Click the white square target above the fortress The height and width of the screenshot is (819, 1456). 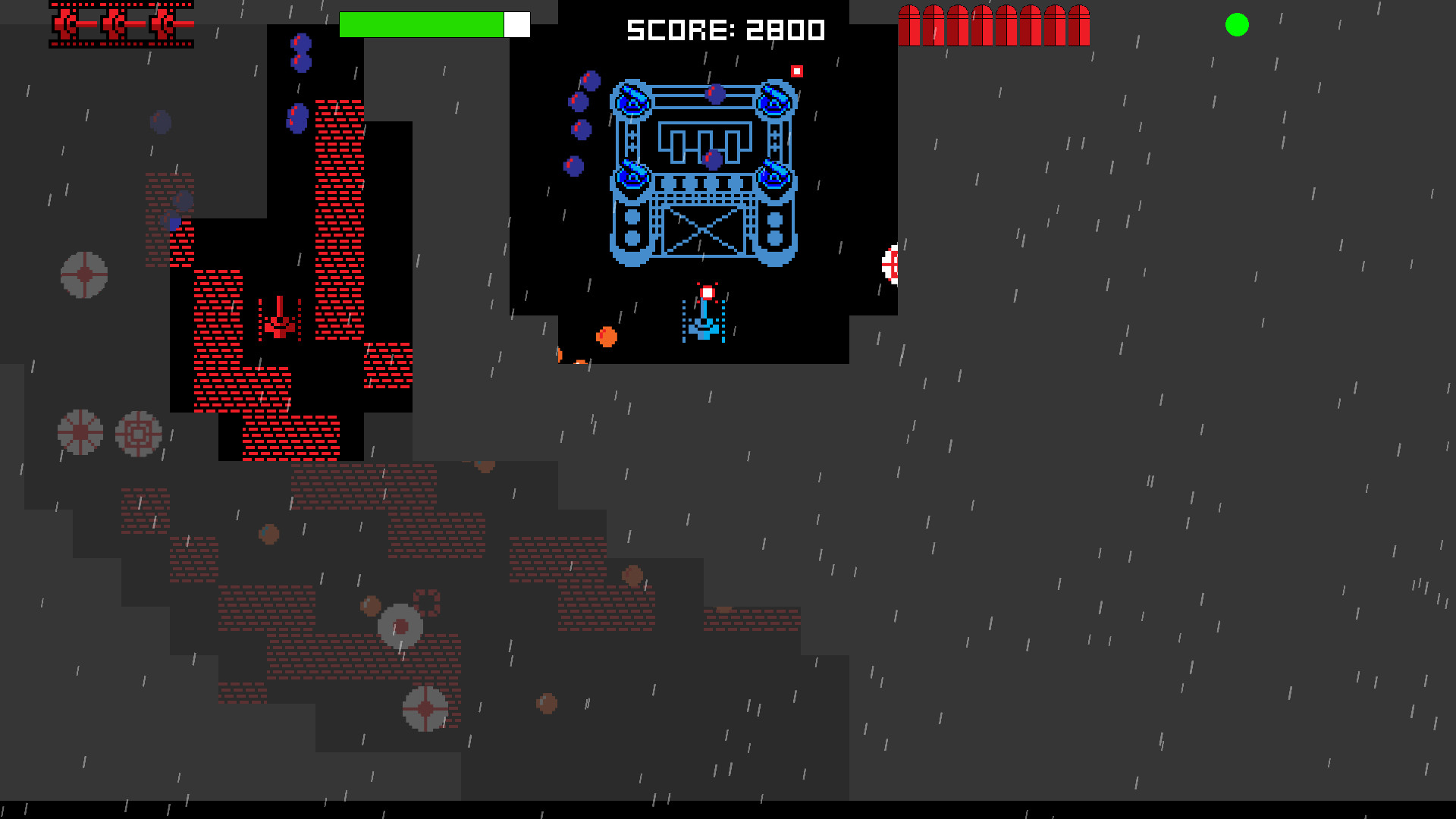pyautogui.click(x=796, y=71)
